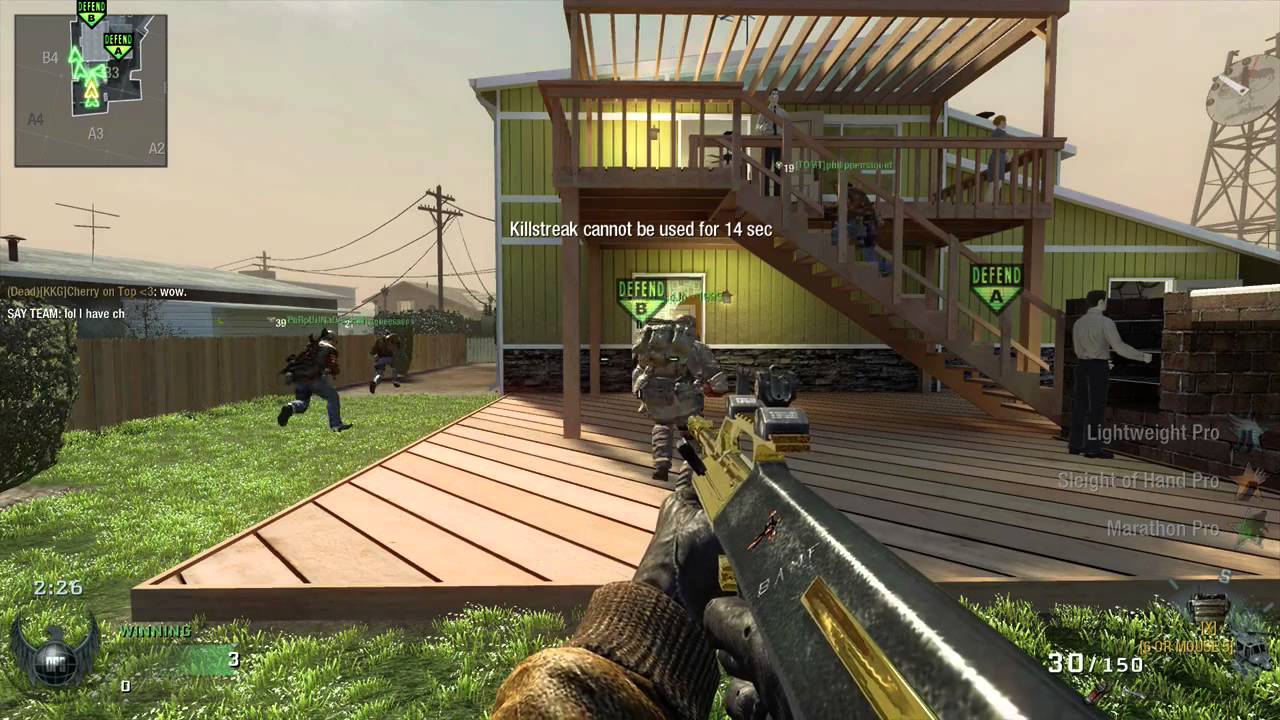
Task: Click the minimap in the corner
Action: 90,90
